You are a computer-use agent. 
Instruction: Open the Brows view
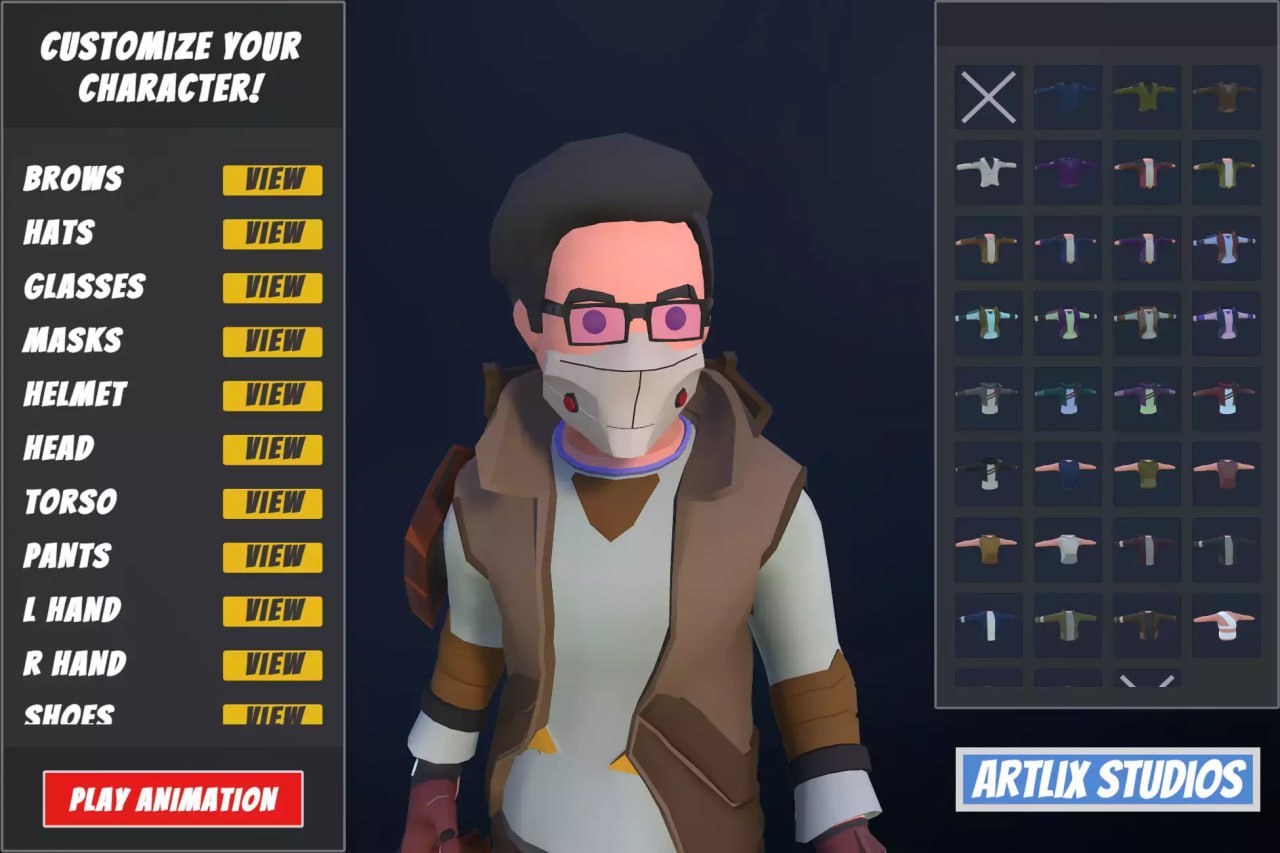[272, 180]
